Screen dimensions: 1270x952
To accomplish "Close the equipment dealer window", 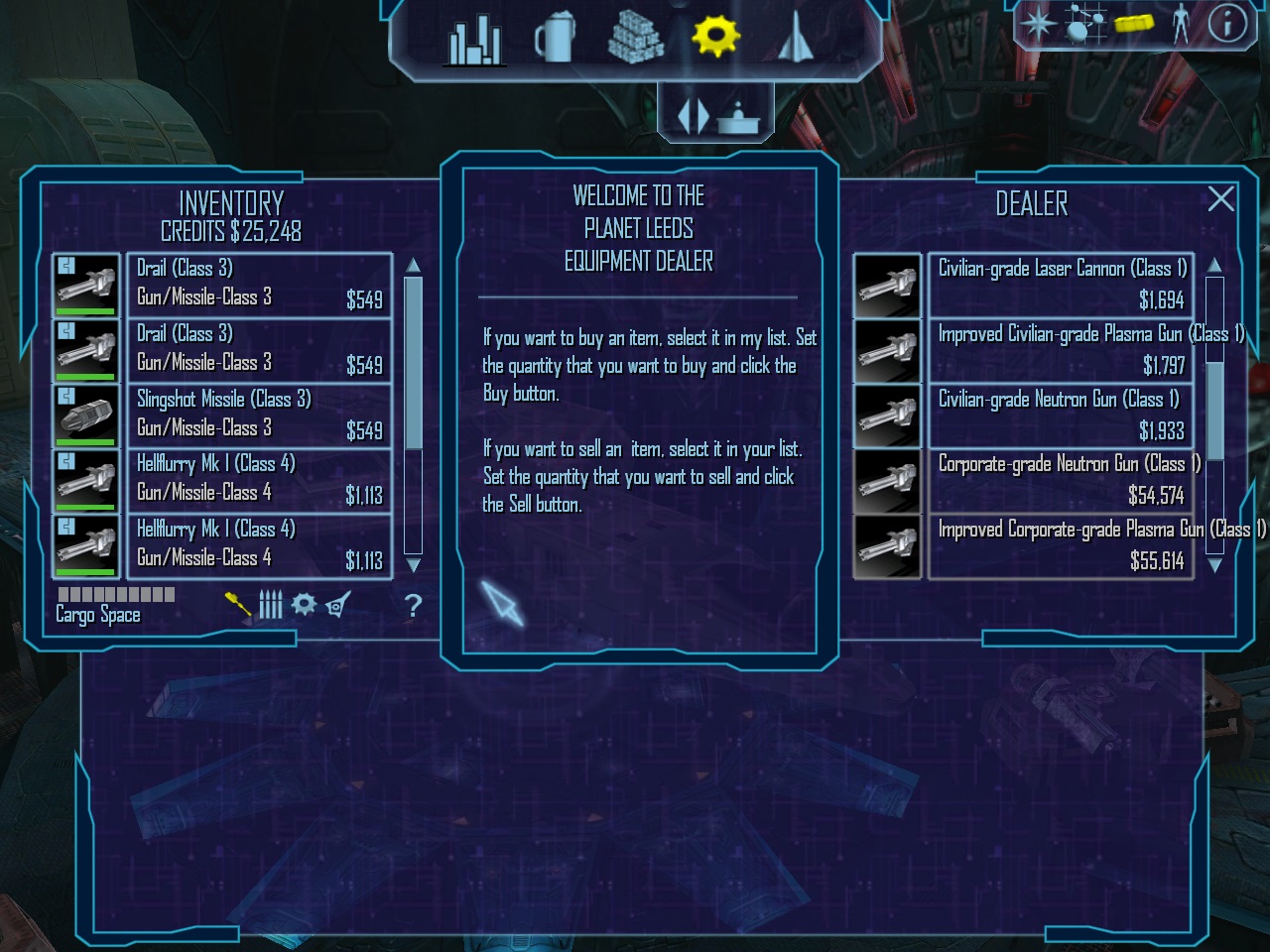I will [1221, 199].
